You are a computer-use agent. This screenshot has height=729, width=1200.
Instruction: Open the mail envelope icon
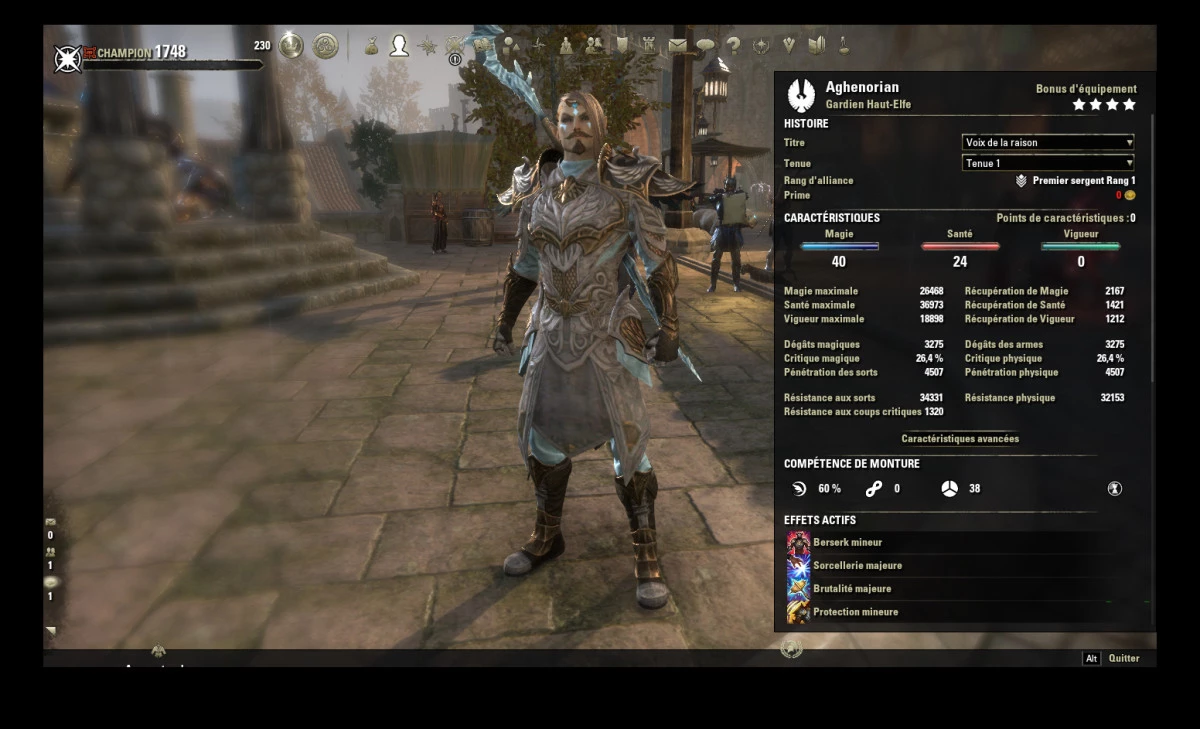coord(678,45)
